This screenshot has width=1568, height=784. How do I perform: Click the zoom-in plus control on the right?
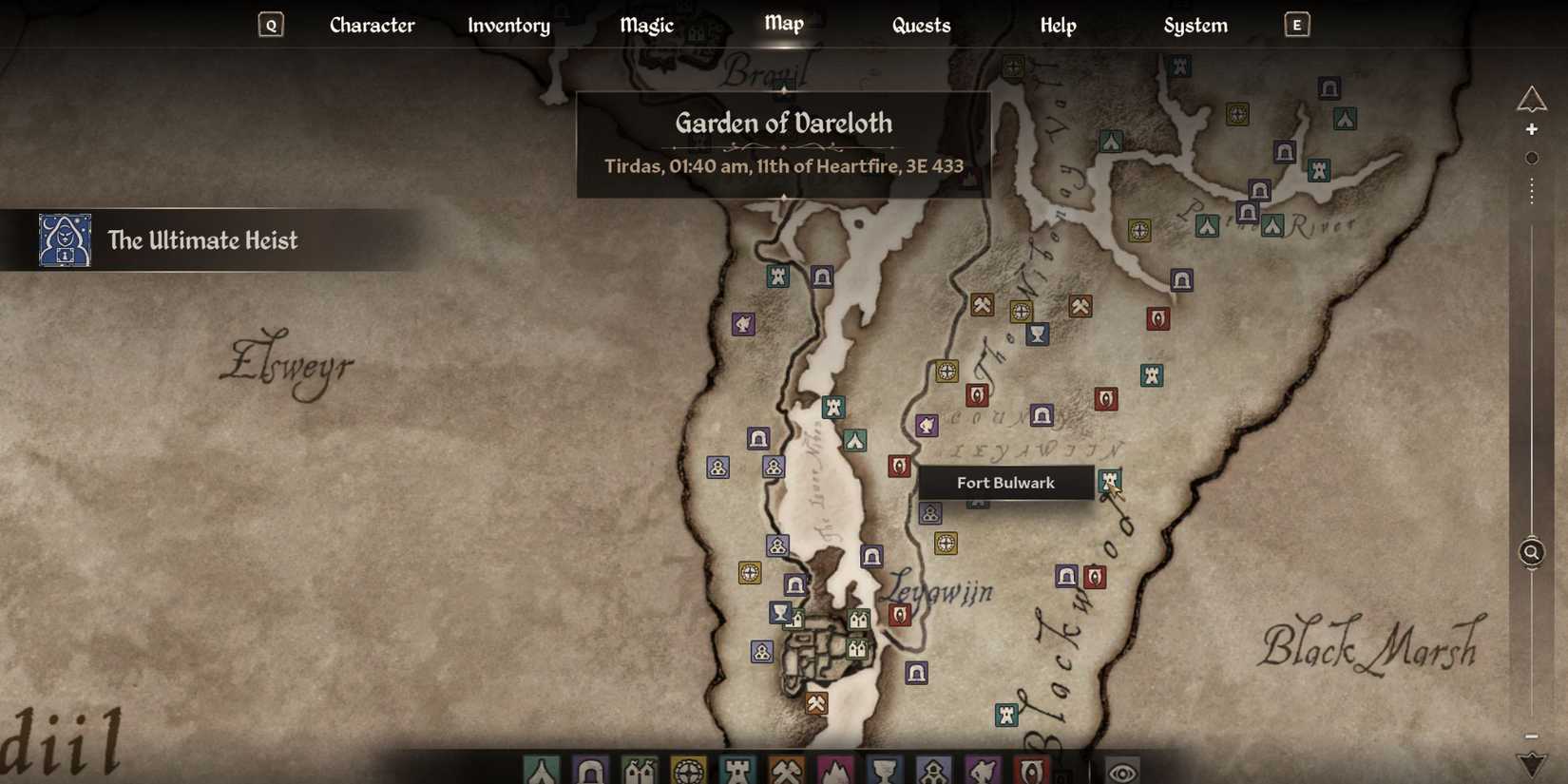pyautogui.click(x=1532, y=128)
